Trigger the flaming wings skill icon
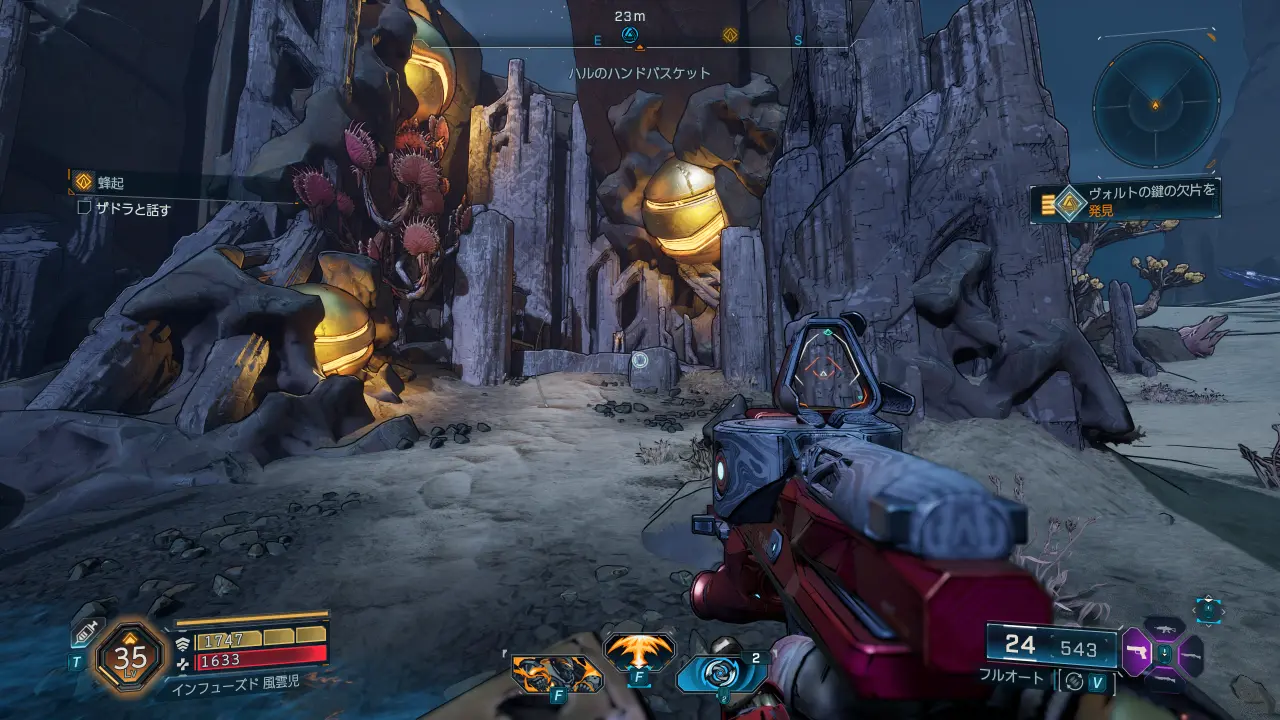 (x=638, y=653)
